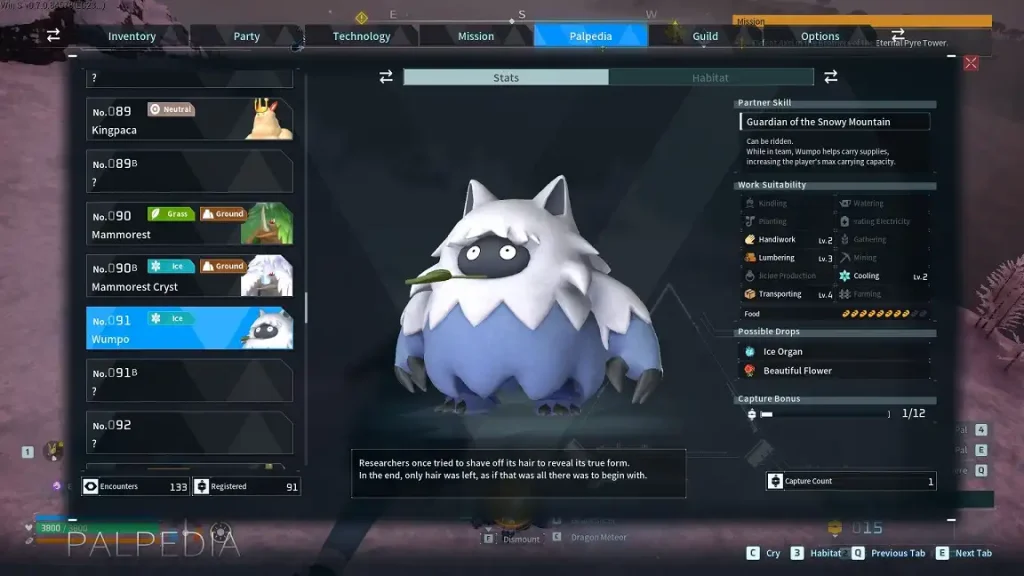Click the Guardian of the Snowy Mountain skill

click(x=835, y=122)
